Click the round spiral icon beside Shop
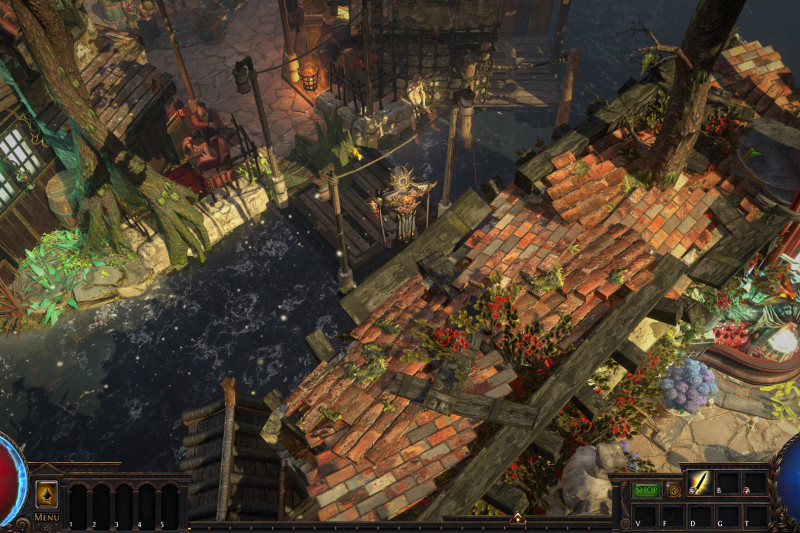This screenshot has height=533, width=800. (673, 490)
